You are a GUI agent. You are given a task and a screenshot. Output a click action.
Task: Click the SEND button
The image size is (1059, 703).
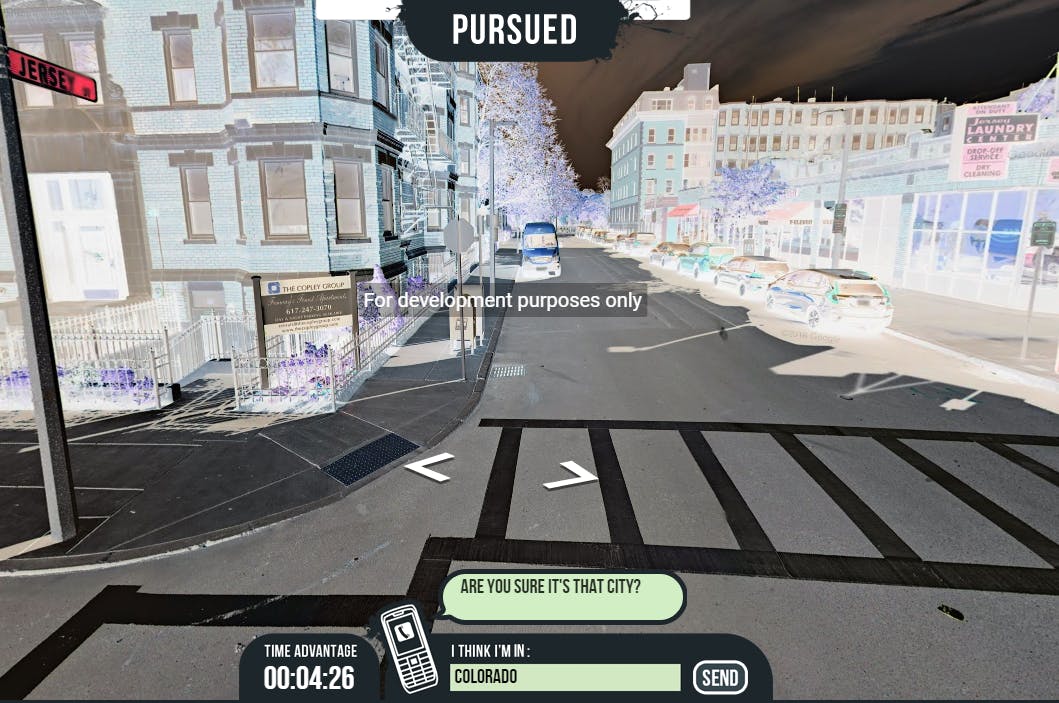(x=720, y=678)
